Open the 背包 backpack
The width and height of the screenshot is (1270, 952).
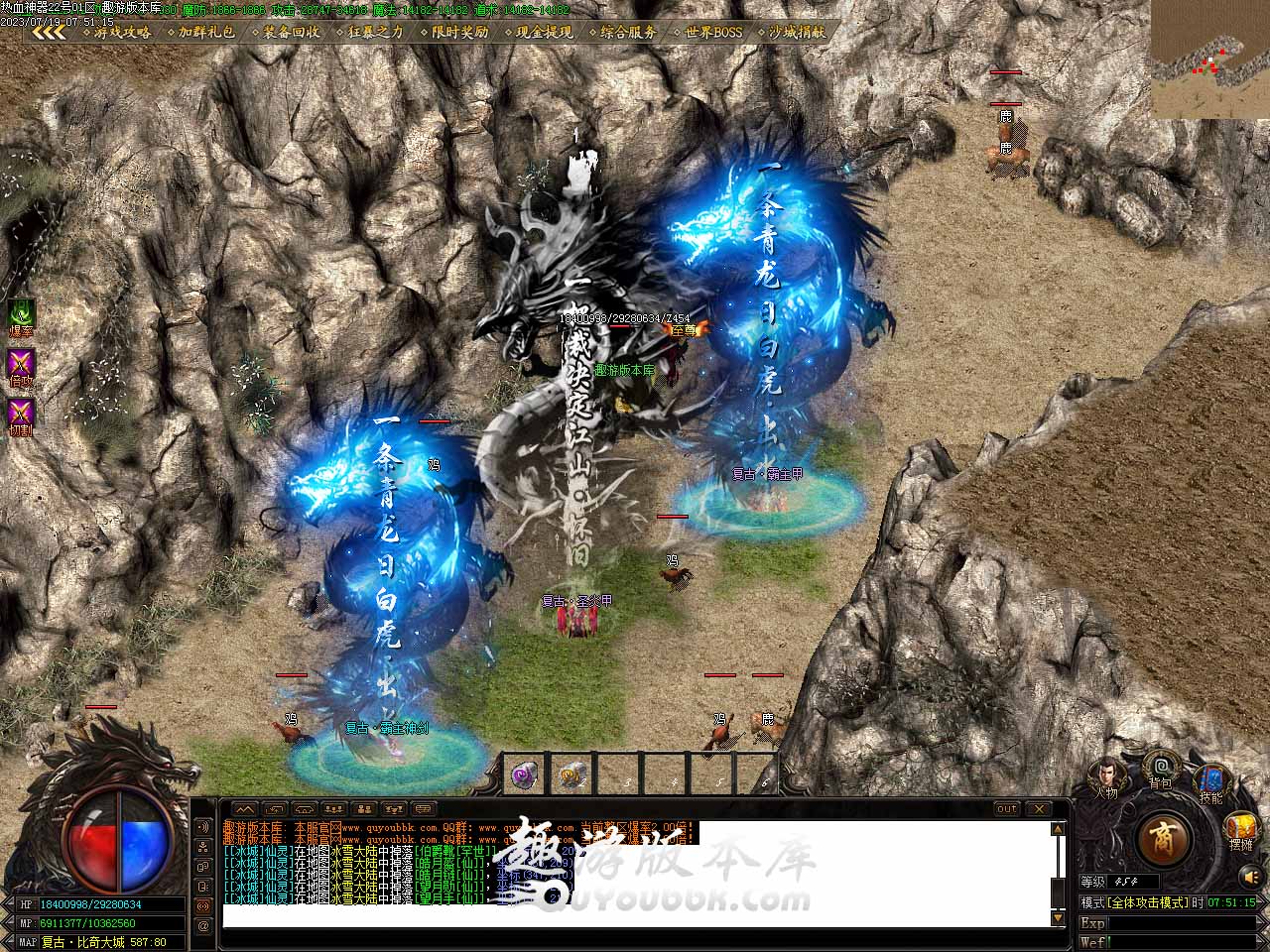[1160, 768]
